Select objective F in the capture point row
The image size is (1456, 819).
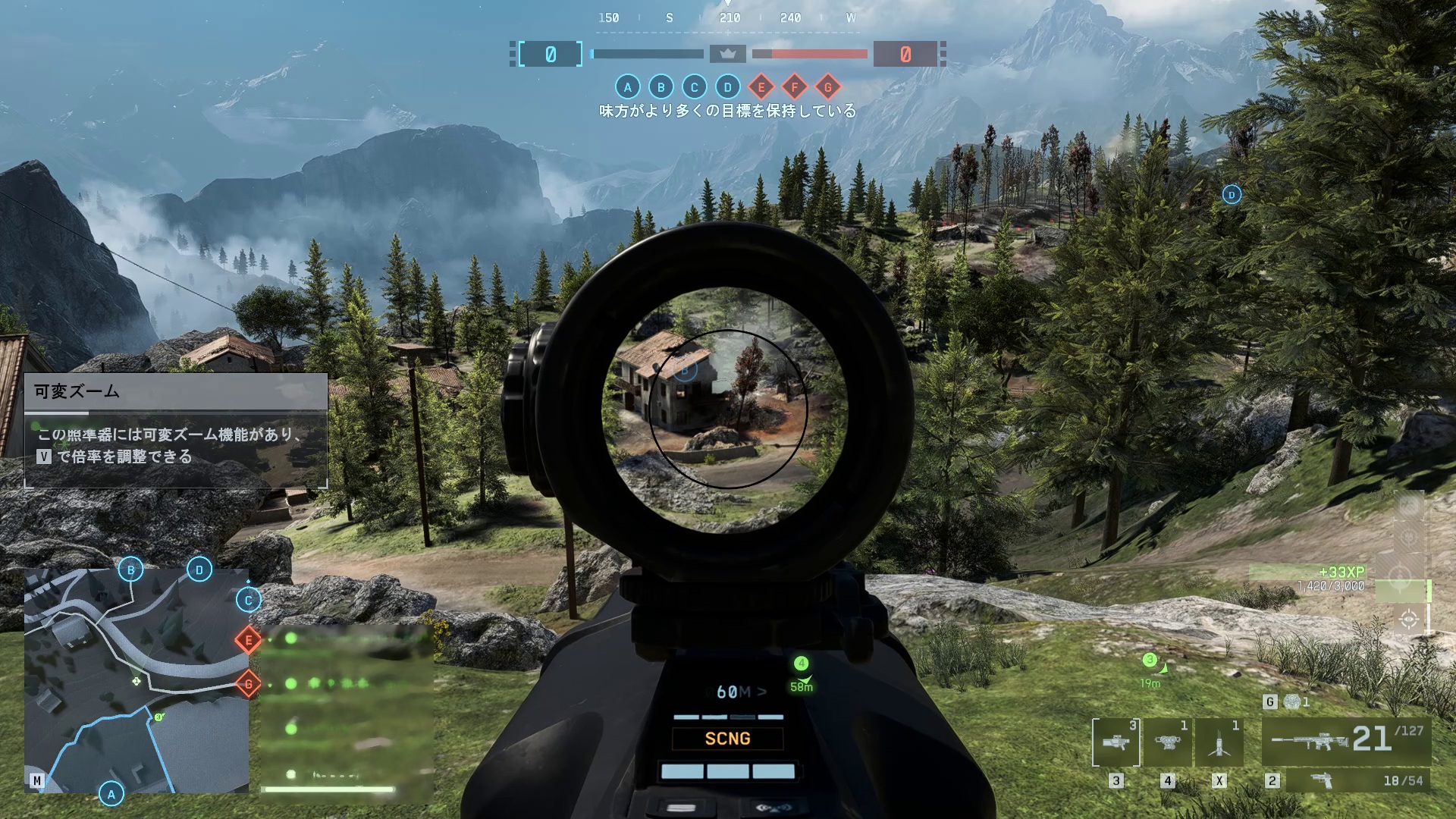point(794,87)
